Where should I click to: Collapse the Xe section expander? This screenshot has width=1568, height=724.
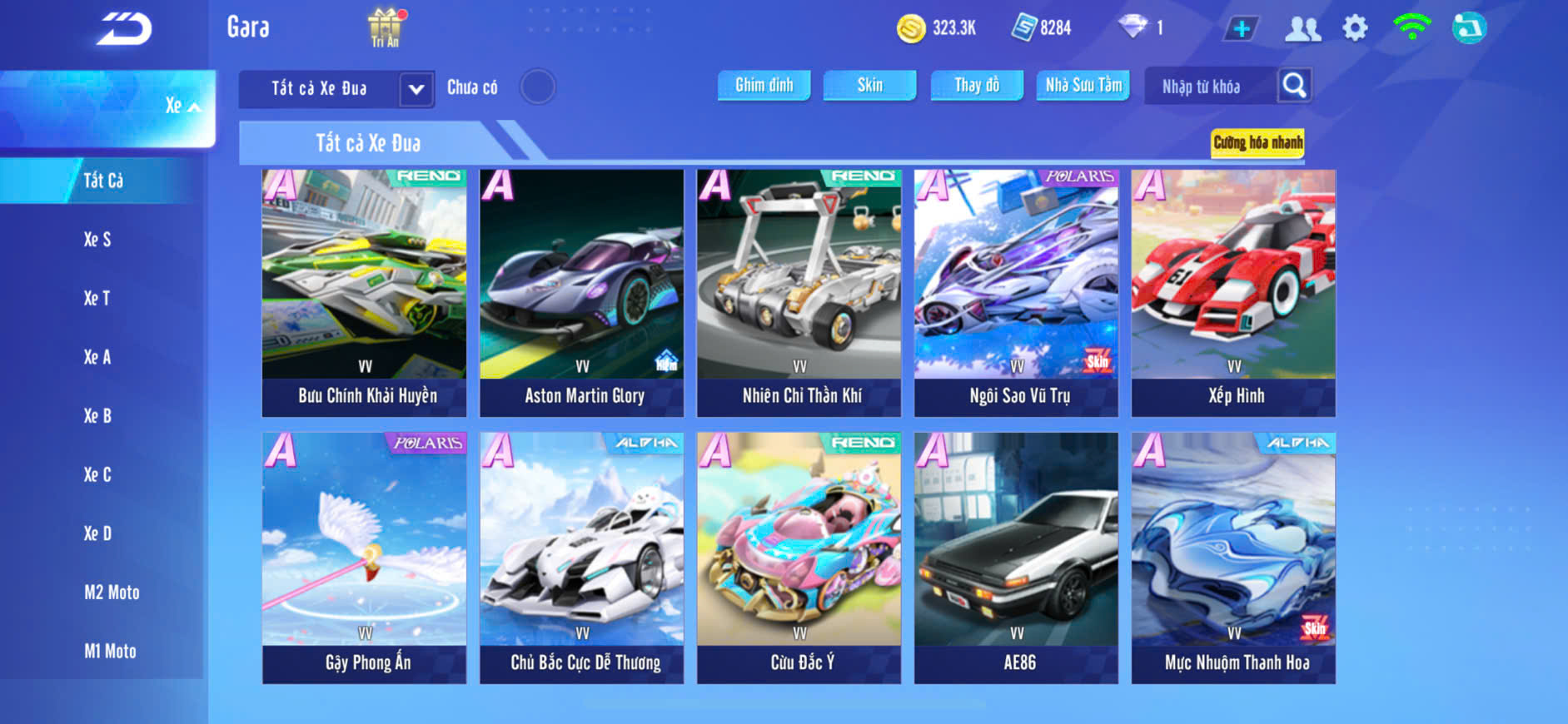[183, 107]
